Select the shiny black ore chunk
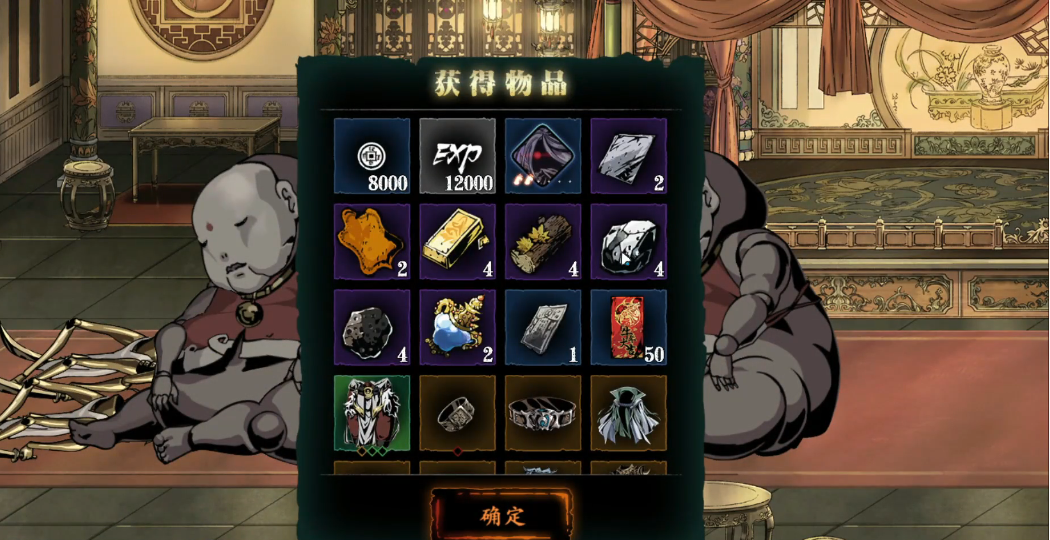1050x540 pixels. (628, 242)
